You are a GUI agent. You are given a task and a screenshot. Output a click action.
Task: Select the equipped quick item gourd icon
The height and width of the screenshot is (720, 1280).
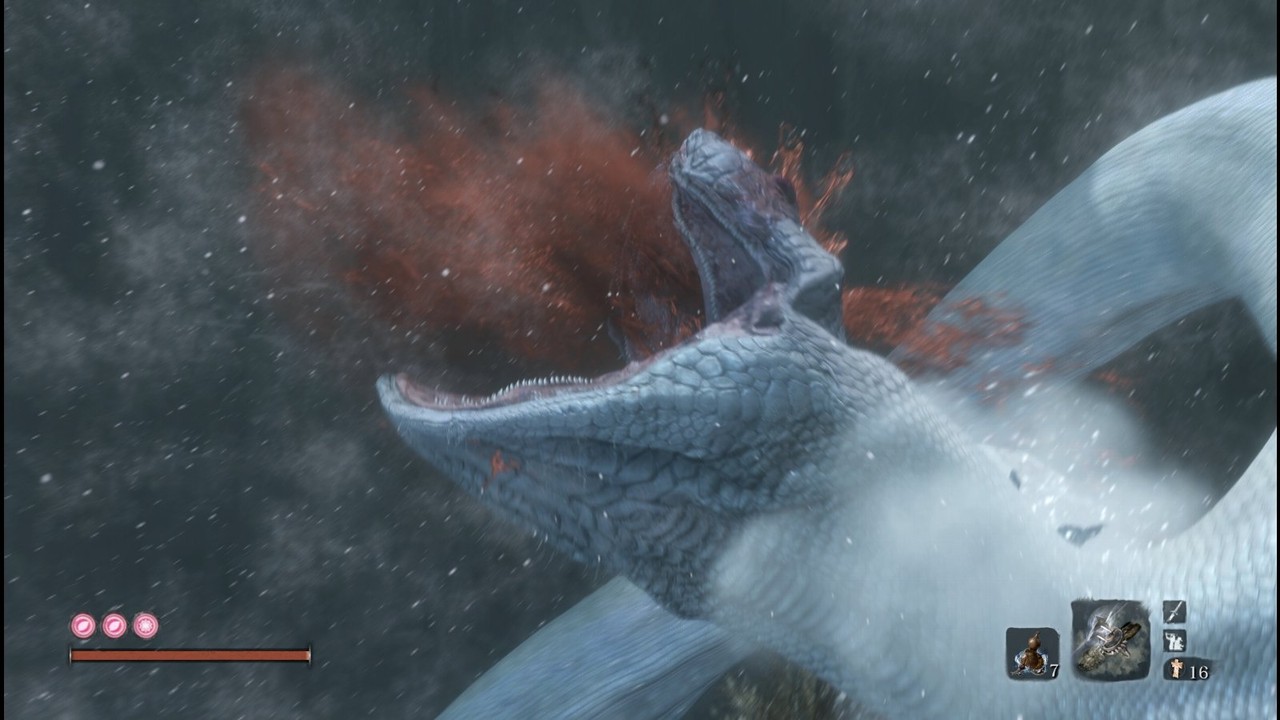pos(1033,650)
